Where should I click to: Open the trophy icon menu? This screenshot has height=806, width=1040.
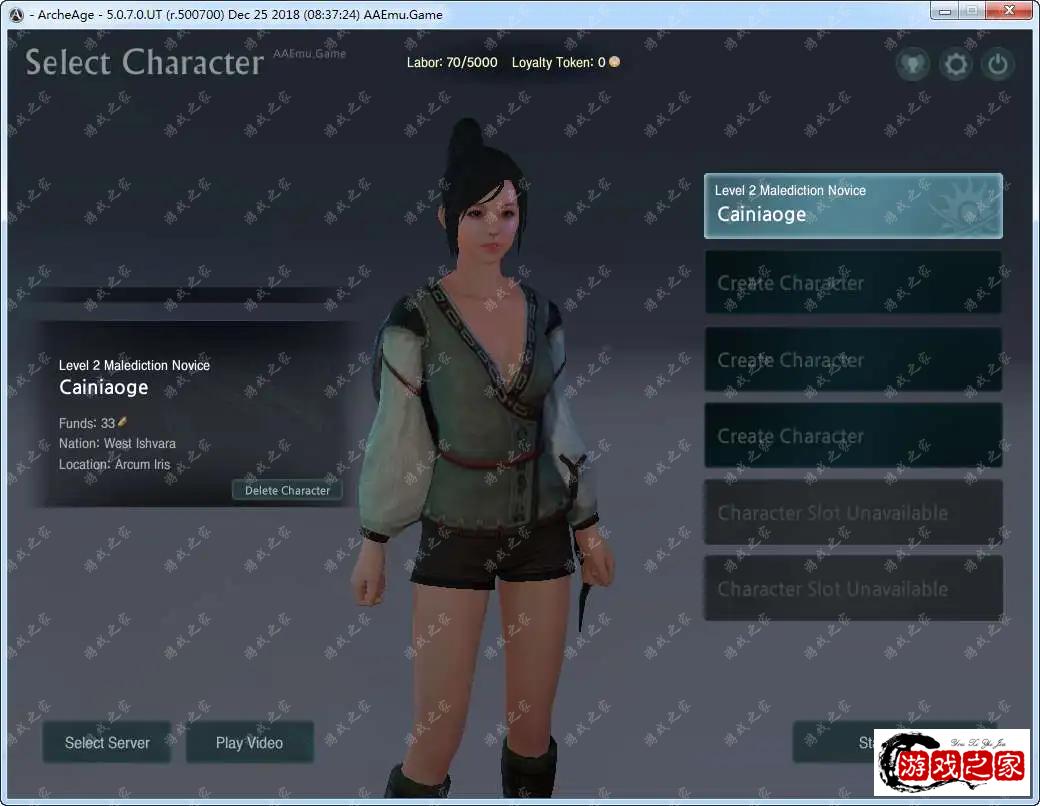(x=913, y=66)
